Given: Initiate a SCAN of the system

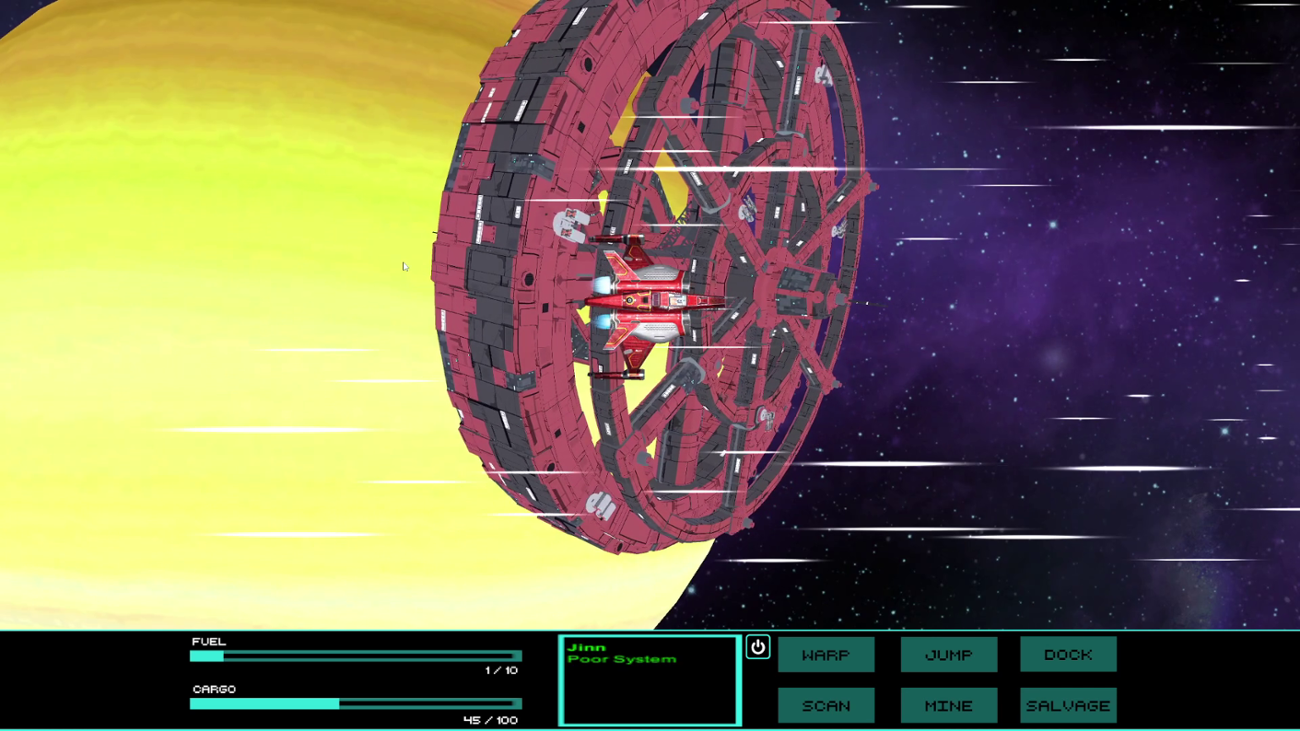Looking at the screenshot, I should (826, 705).
